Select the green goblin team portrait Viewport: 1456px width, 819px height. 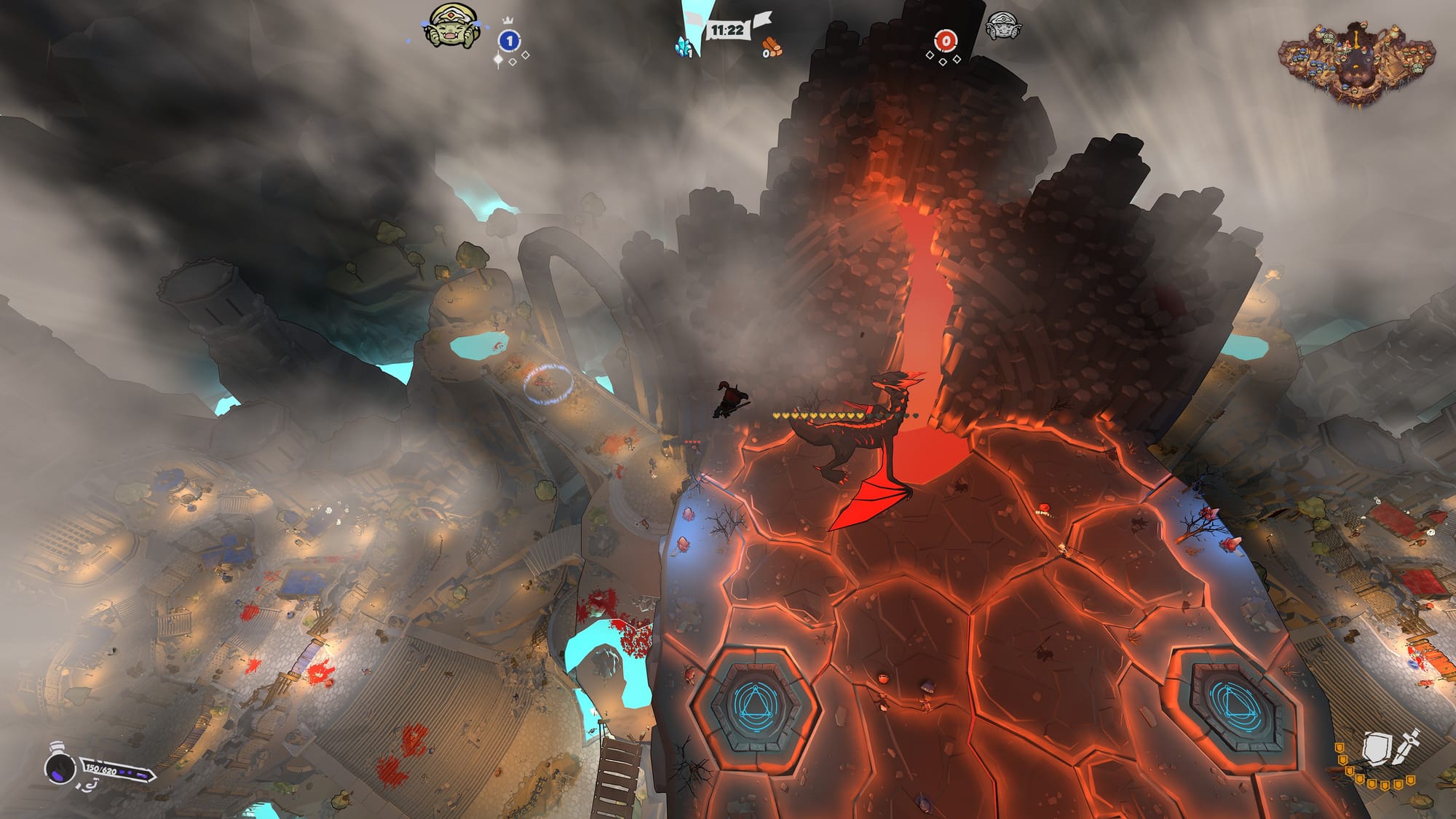click(x=451, y=27)
